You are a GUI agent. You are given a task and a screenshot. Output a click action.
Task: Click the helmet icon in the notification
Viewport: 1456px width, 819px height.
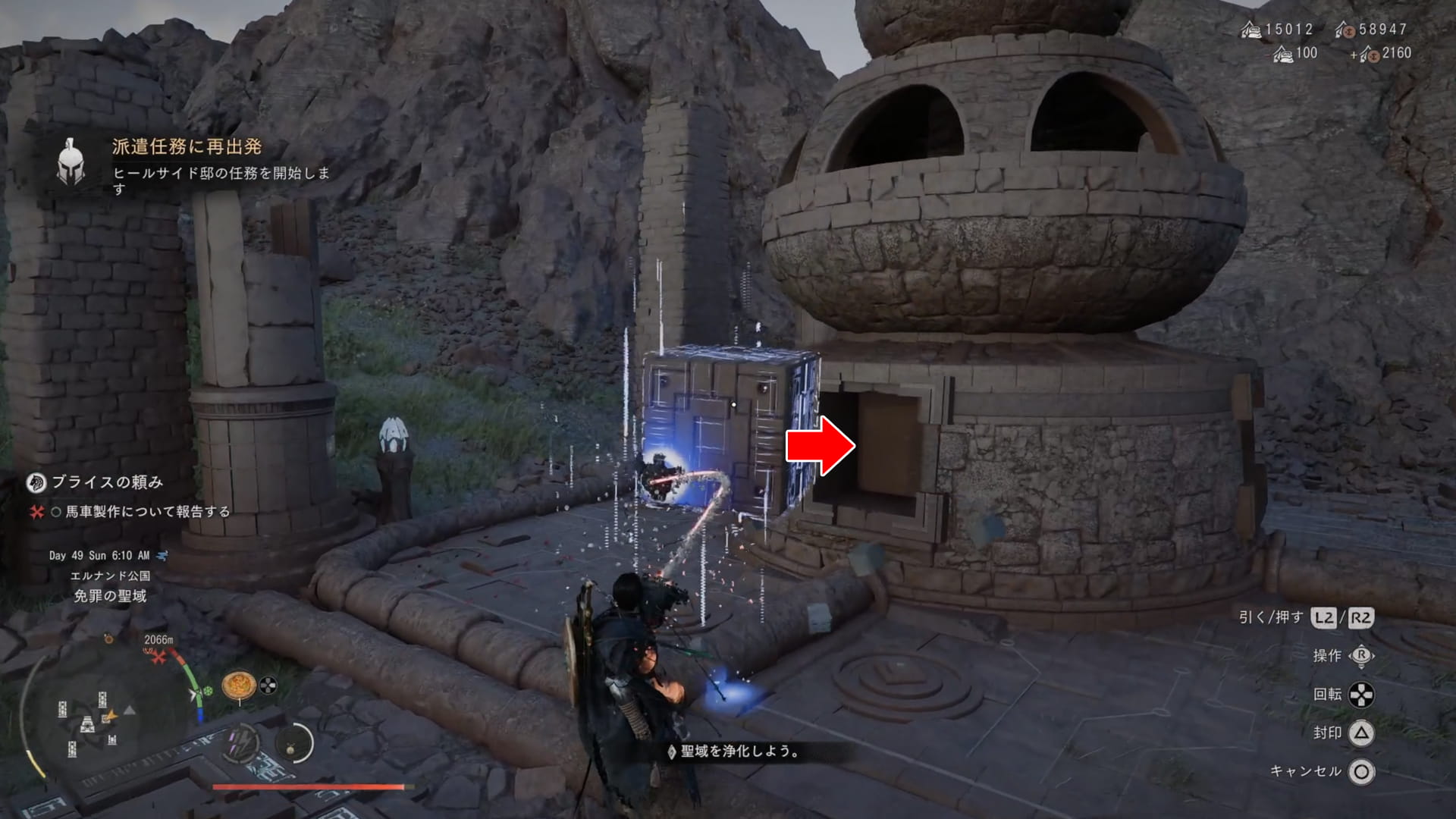coord(71,162)
